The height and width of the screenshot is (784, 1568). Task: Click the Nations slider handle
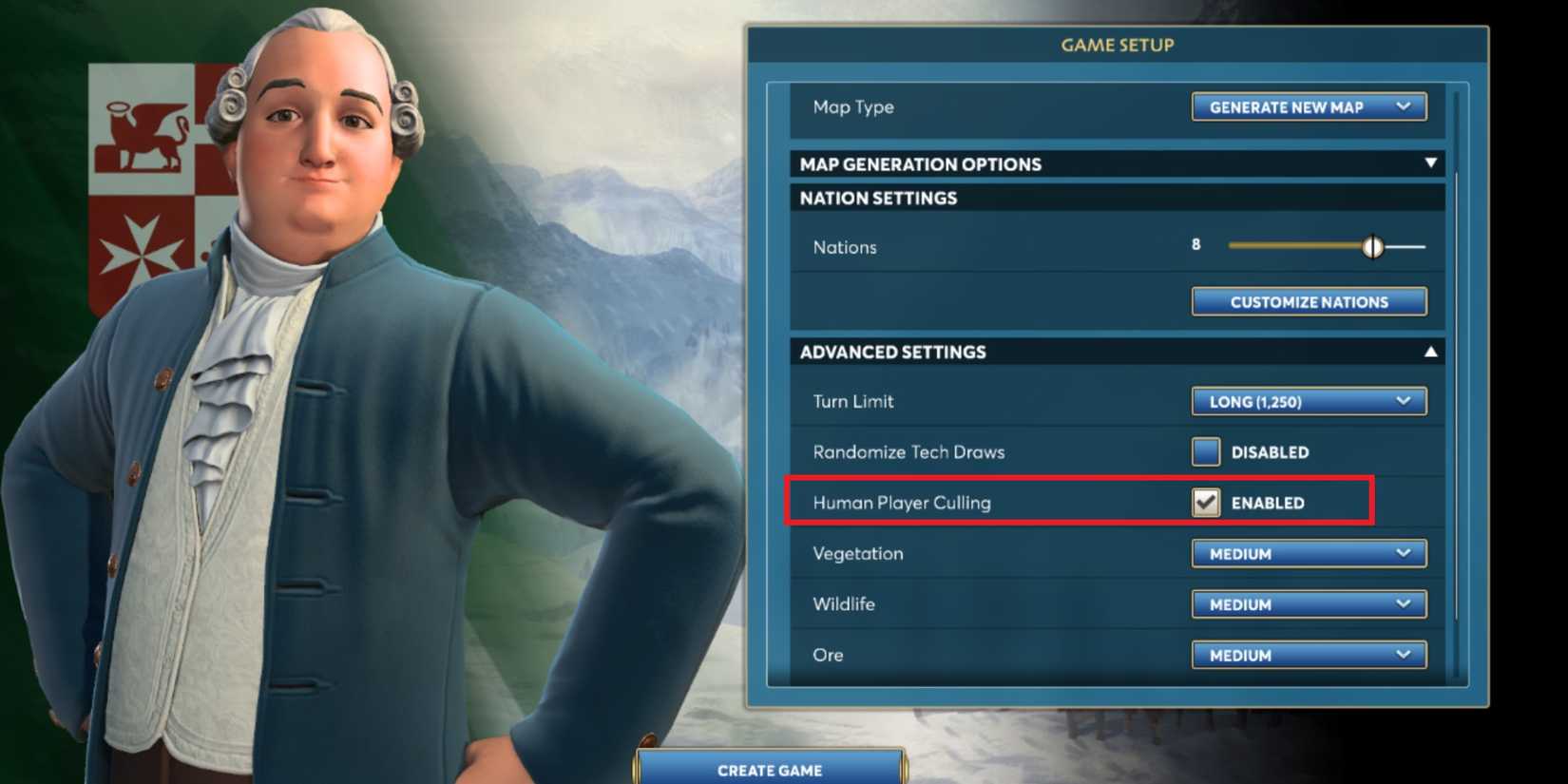click(1375, 245)
